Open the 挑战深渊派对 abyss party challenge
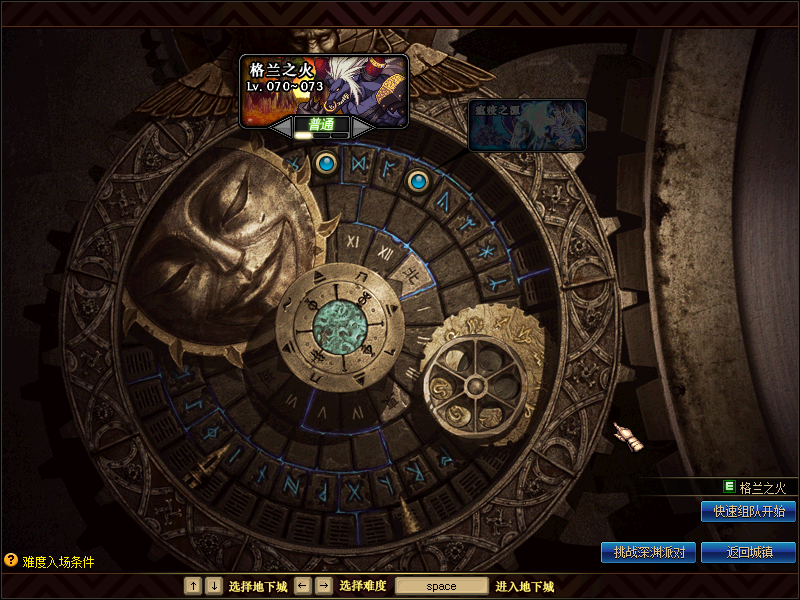 pyautogui.click(x=648, y=552)
